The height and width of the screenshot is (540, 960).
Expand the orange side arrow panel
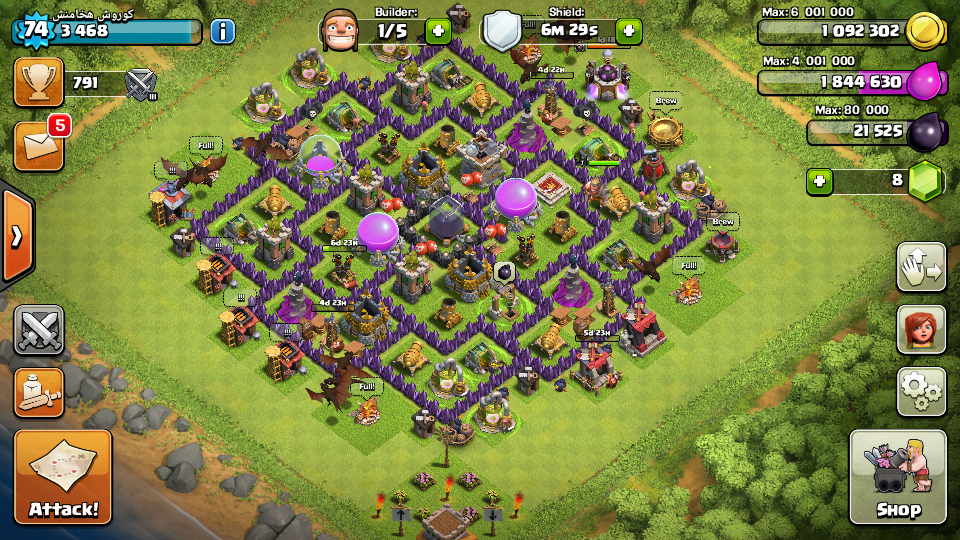pos(17,236)
